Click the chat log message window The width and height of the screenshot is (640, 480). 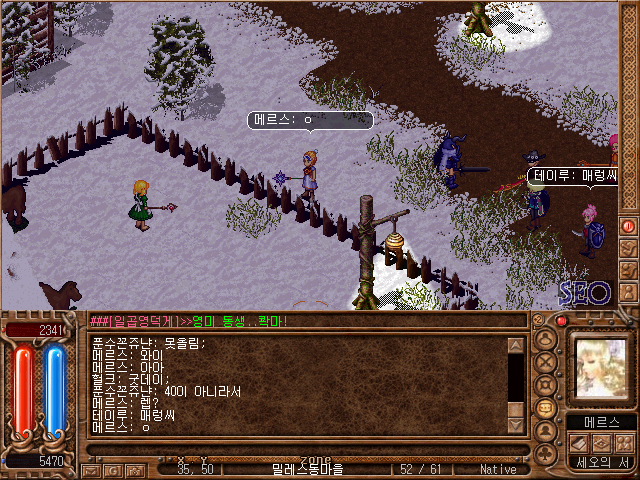298,384
